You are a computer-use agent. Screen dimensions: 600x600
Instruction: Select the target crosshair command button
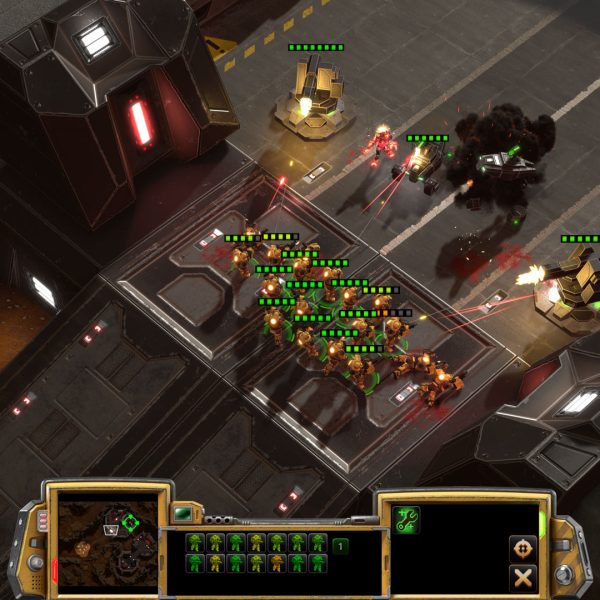[x=522, y=548]
